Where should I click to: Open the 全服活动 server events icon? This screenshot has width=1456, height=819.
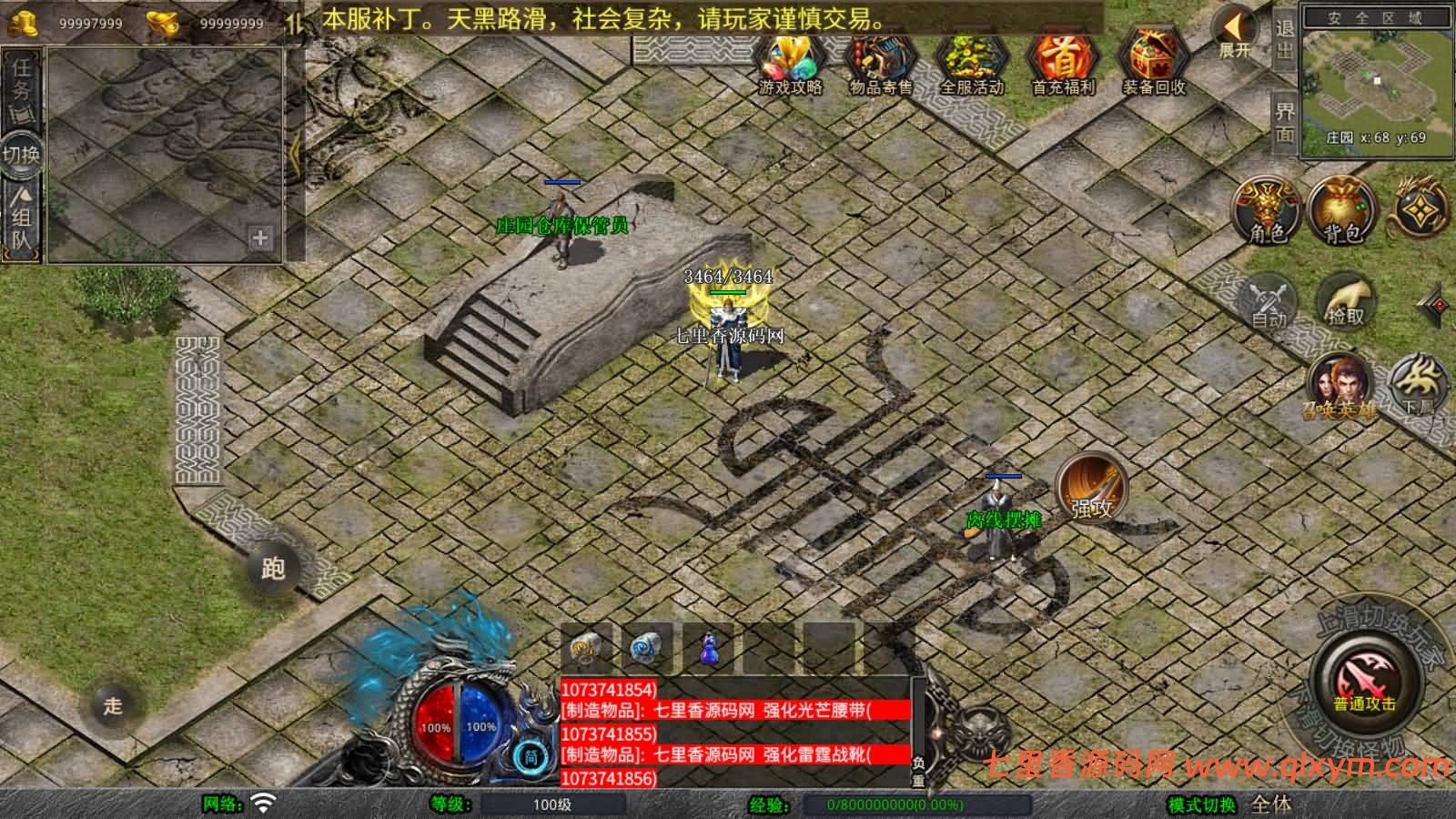972,64
